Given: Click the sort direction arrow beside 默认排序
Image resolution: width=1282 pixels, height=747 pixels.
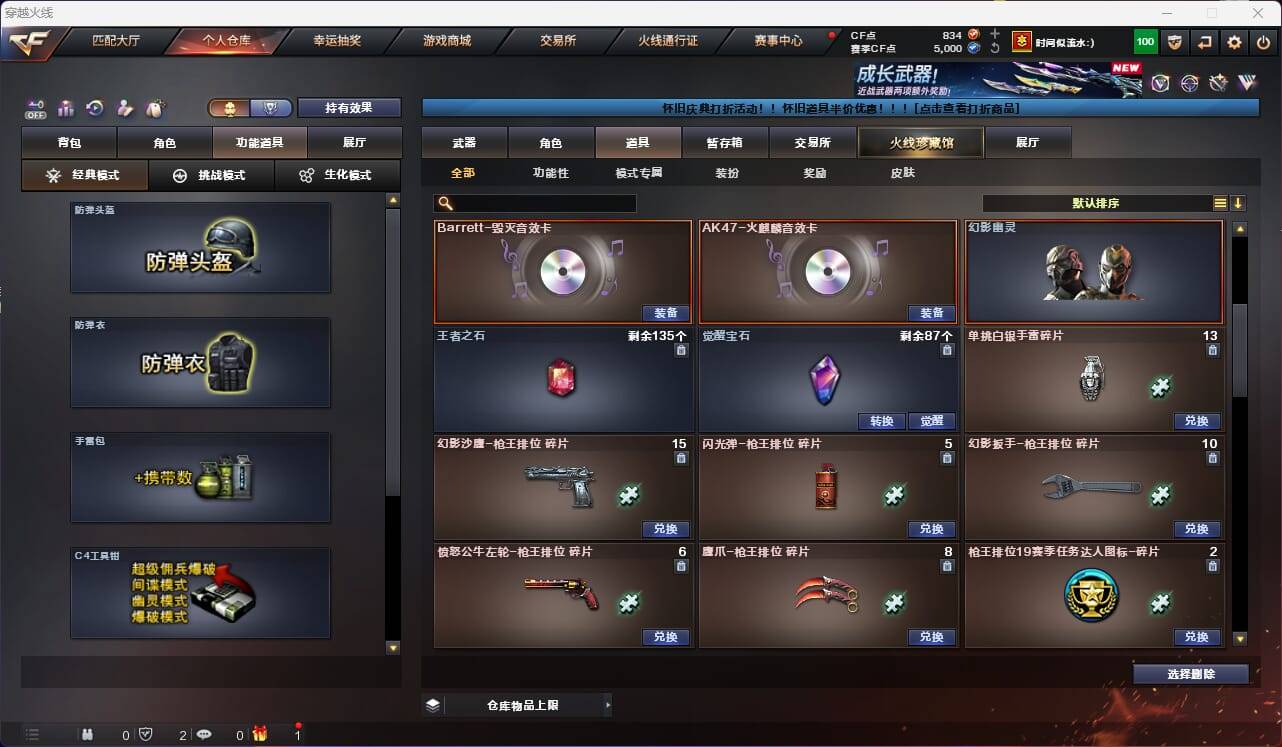Looking at the screenshot, I should pos(1239,203).
